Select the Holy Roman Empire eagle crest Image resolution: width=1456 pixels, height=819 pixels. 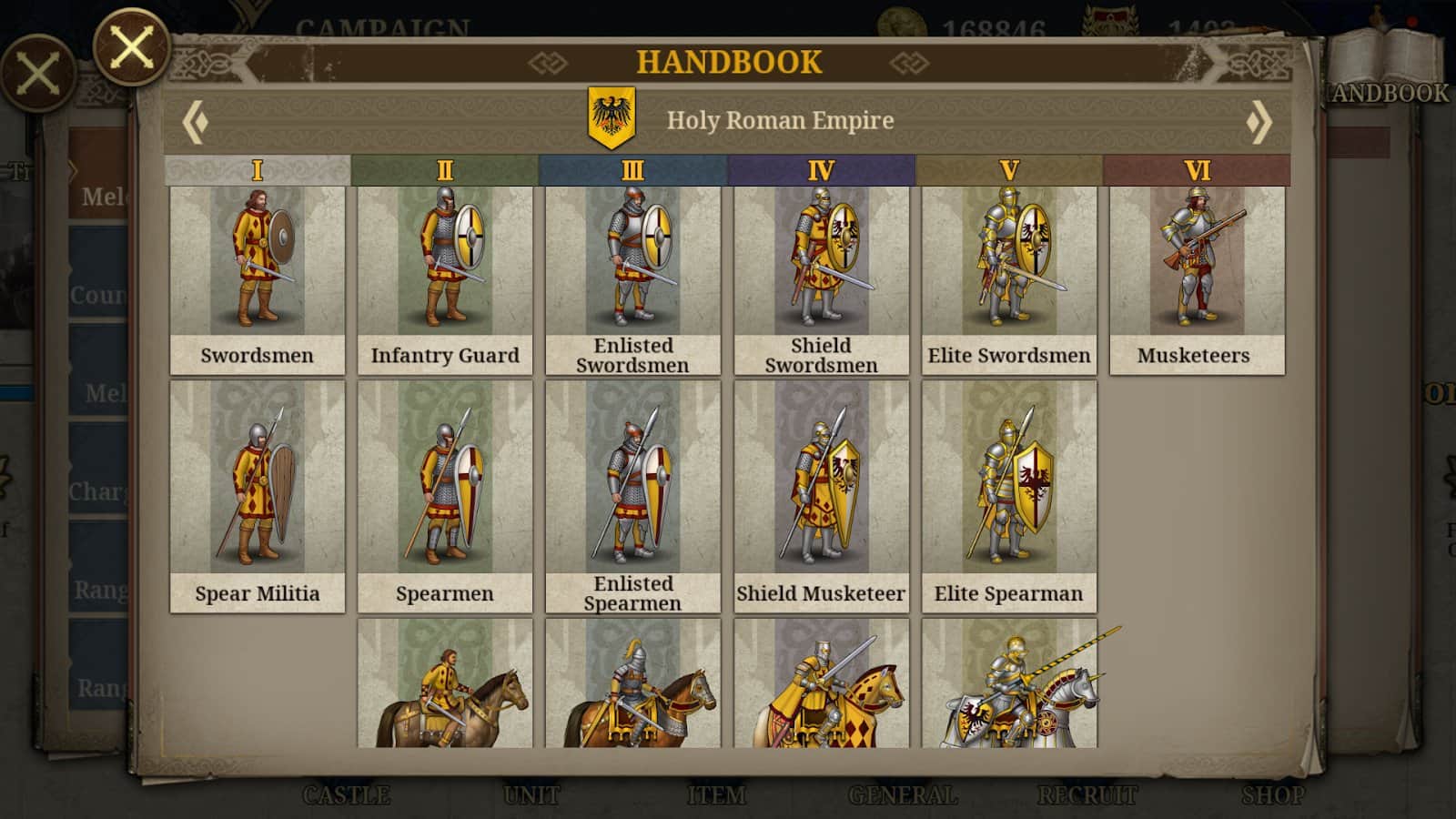[612, 118]
